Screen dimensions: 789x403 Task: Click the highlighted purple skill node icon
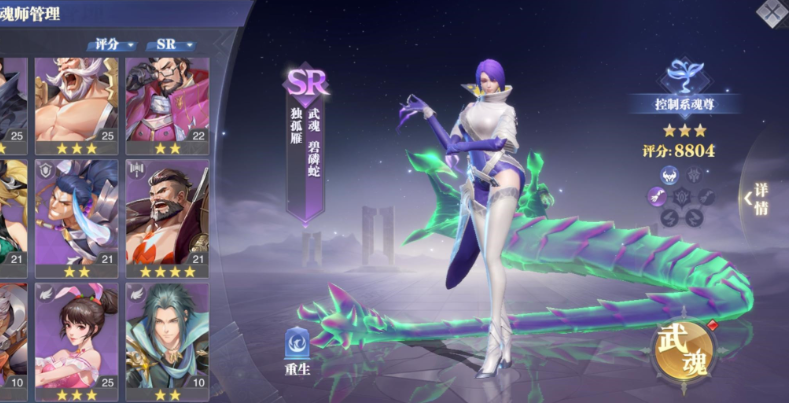pyautogui.click(x=661, y=198)
